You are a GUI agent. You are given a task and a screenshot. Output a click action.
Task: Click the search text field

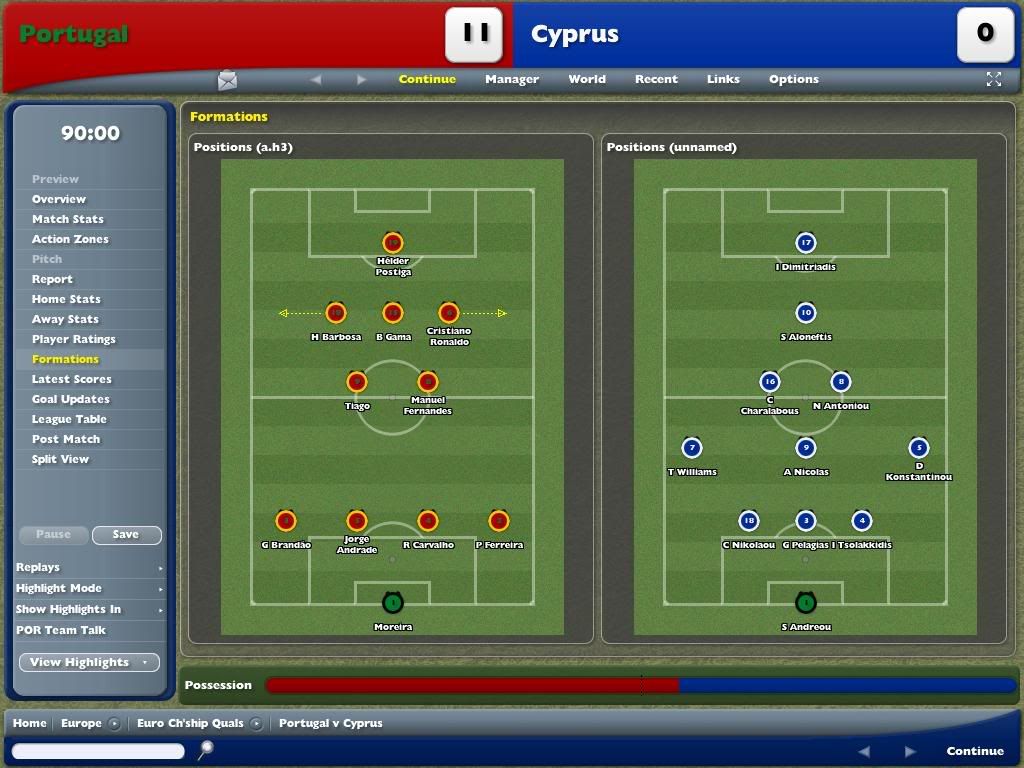pos(98,751)
